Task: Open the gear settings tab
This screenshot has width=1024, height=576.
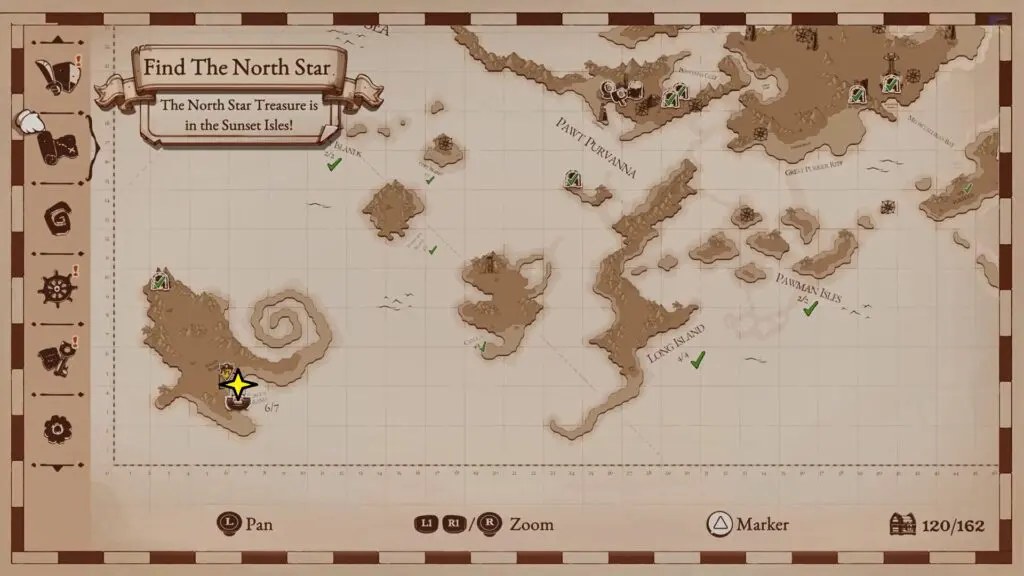Action: (x=56, y=429)
